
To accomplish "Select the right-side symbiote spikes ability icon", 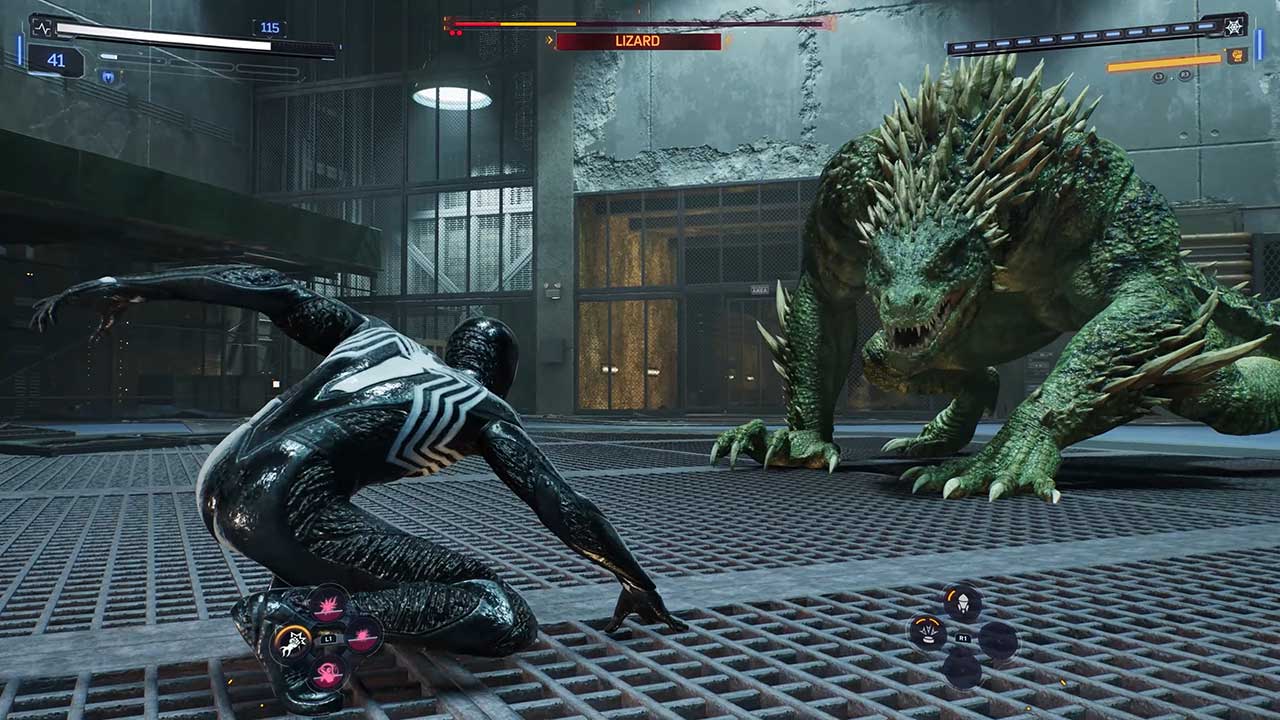I will click(362, 636).
